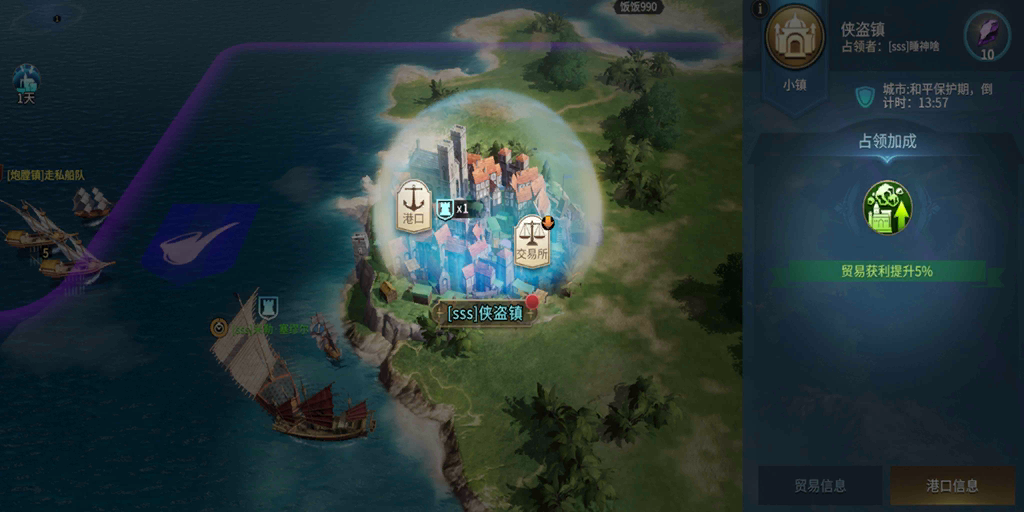
Task: Tap the purple feather resource icon
Action: pyautogui.click(x=986, y=35)
